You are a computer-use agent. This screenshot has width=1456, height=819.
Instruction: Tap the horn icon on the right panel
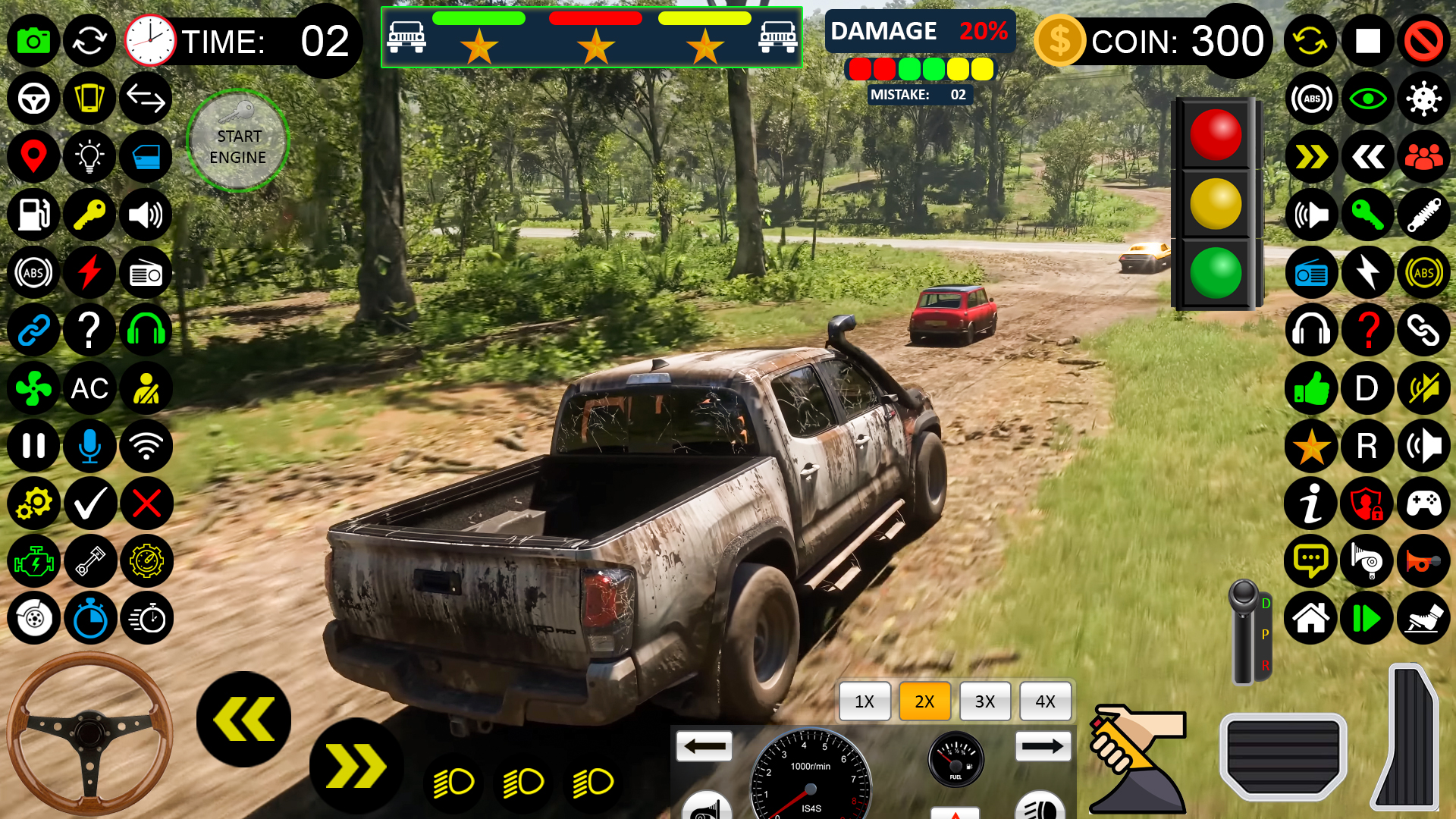(1424, 561)
